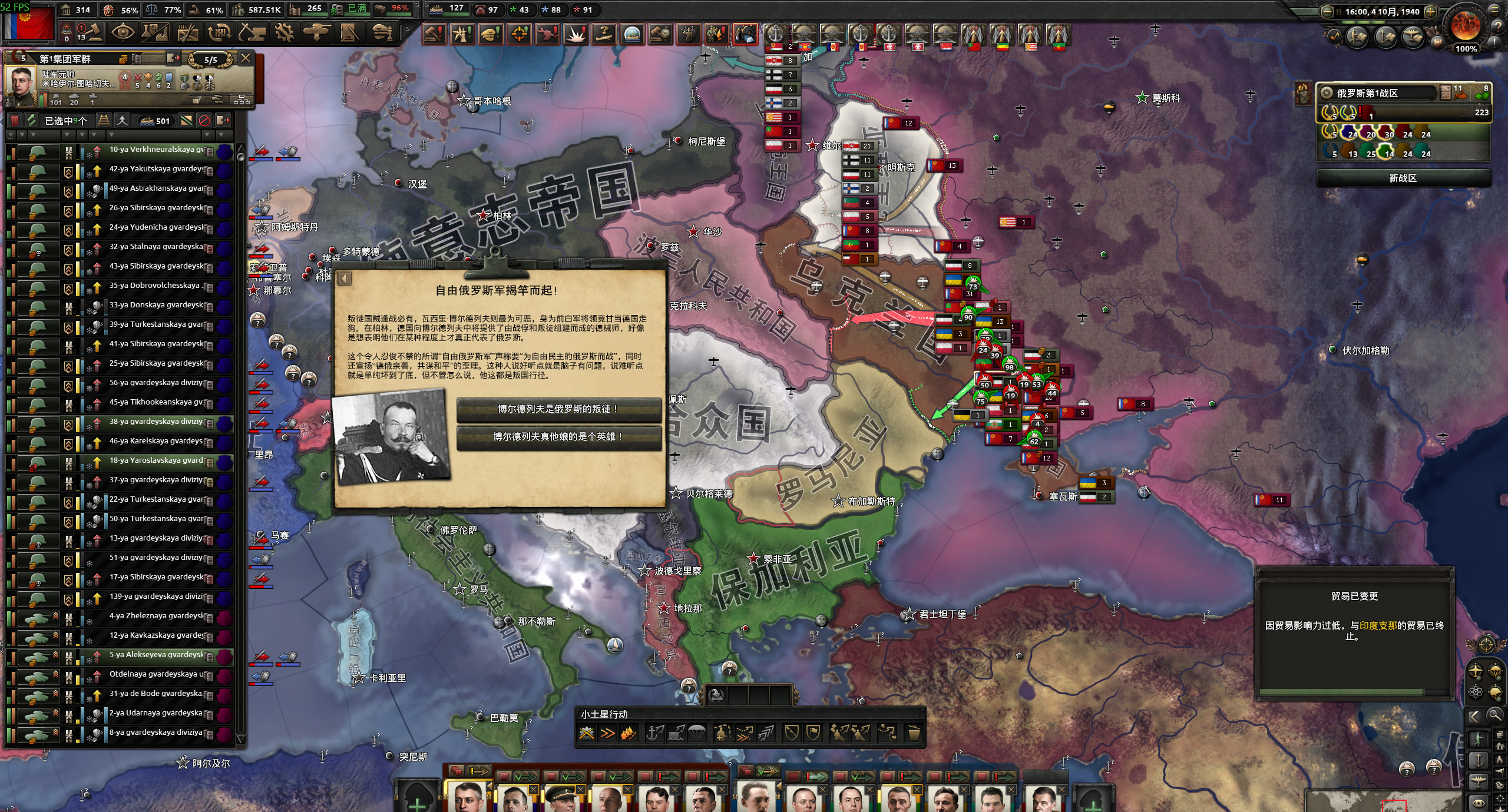Select the paradrop parachute order

[x=696, y=733]
